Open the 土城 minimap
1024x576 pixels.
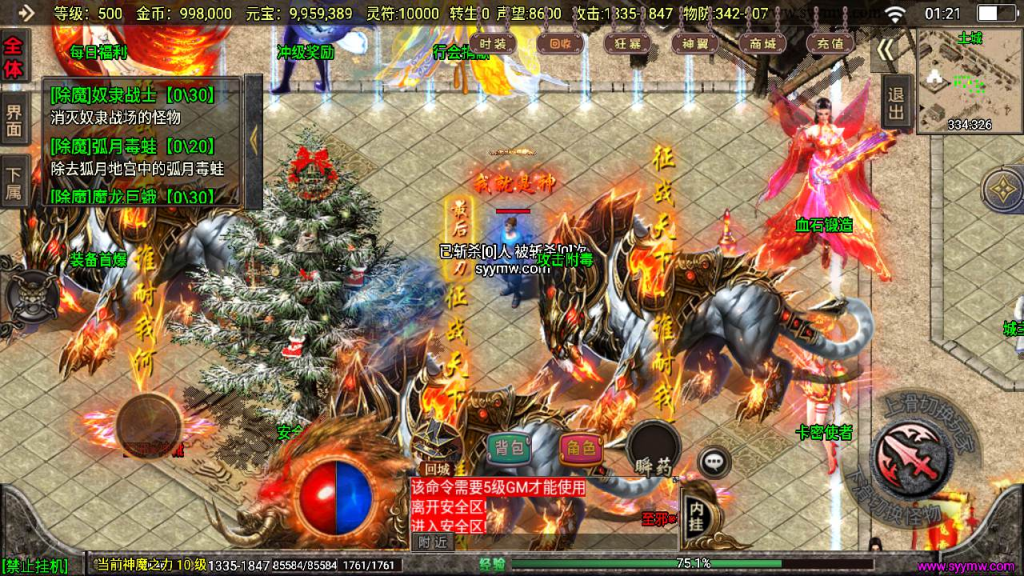(968, 80)
